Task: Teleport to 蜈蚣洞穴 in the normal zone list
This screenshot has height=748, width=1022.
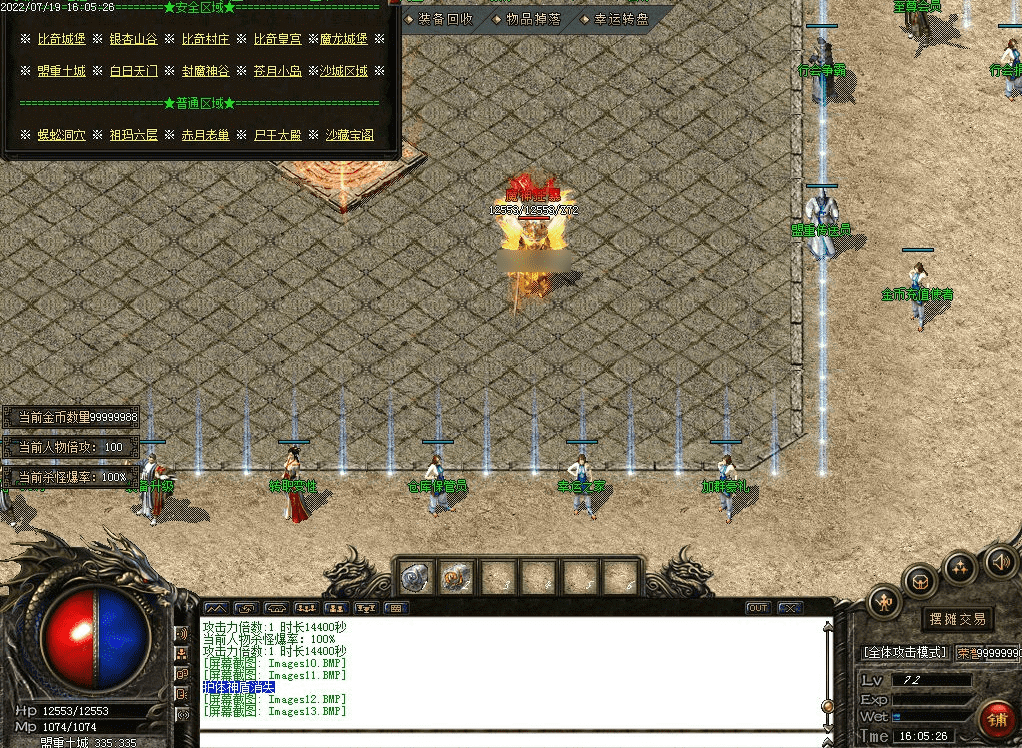Action: [x=63, y=135]
